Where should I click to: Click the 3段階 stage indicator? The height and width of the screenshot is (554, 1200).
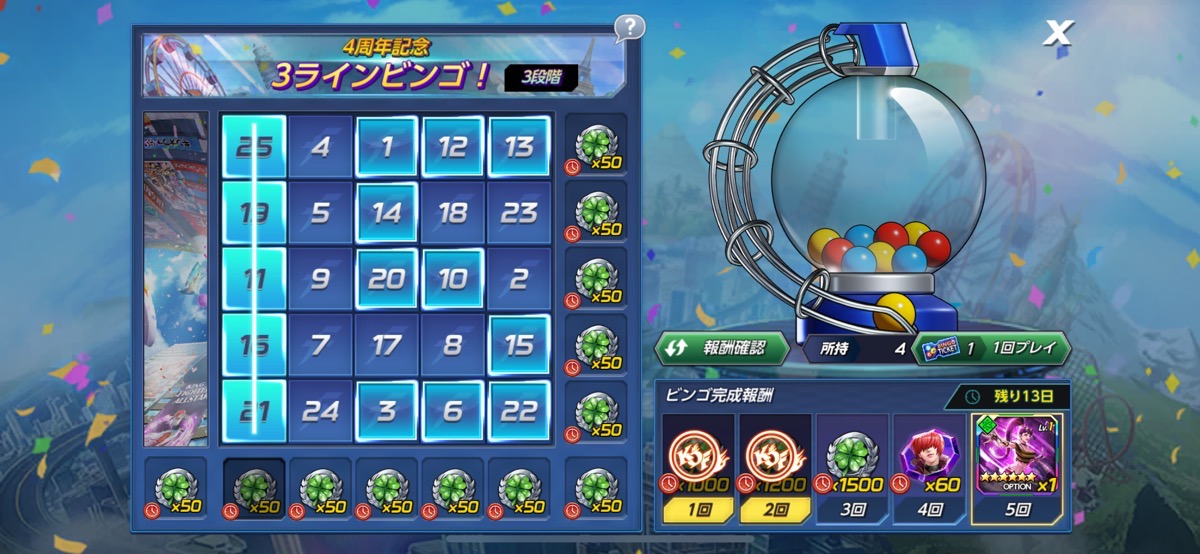coord(541,78)
